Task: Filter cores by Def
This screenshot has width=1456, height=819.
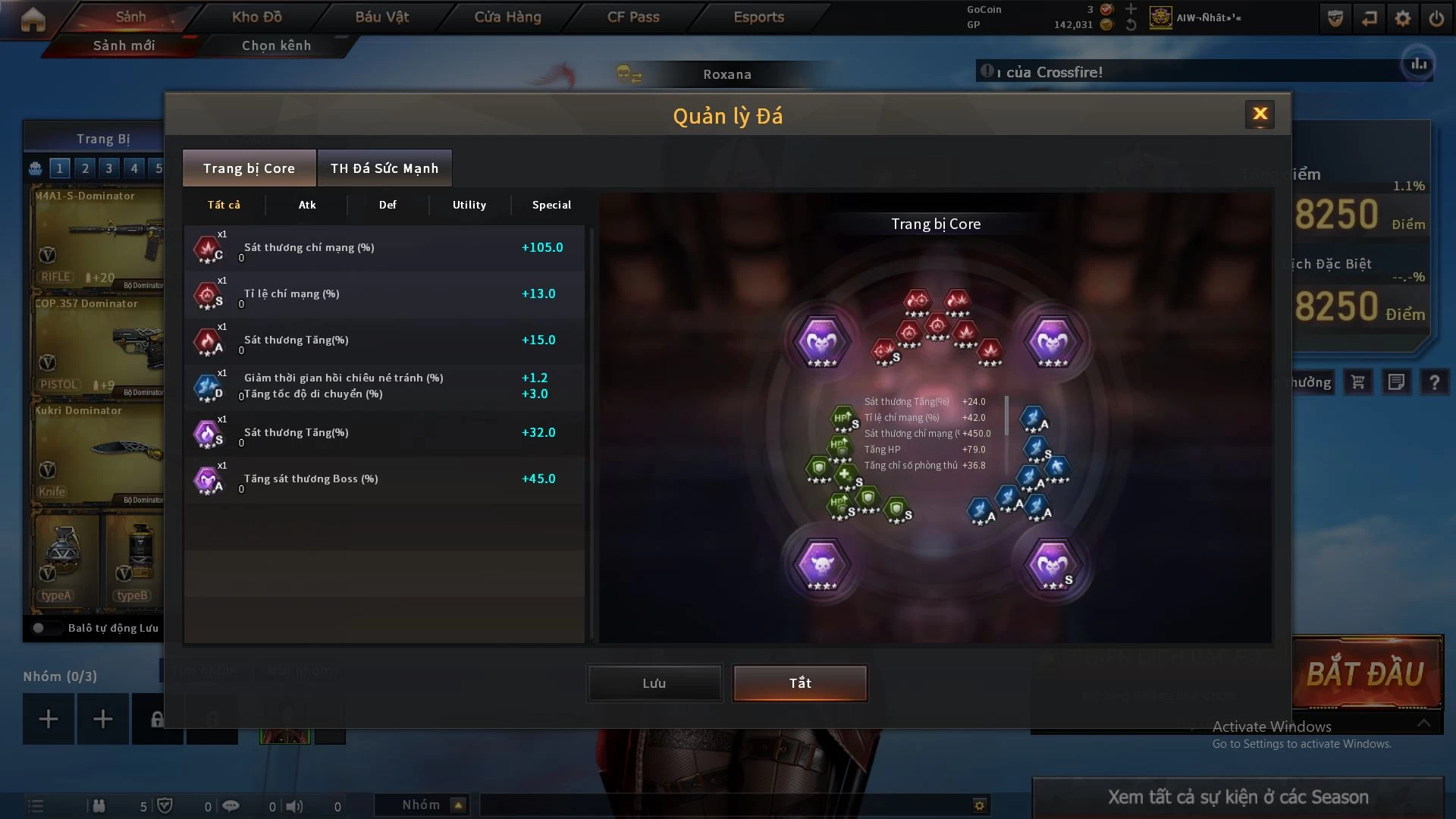Action: 388,205
